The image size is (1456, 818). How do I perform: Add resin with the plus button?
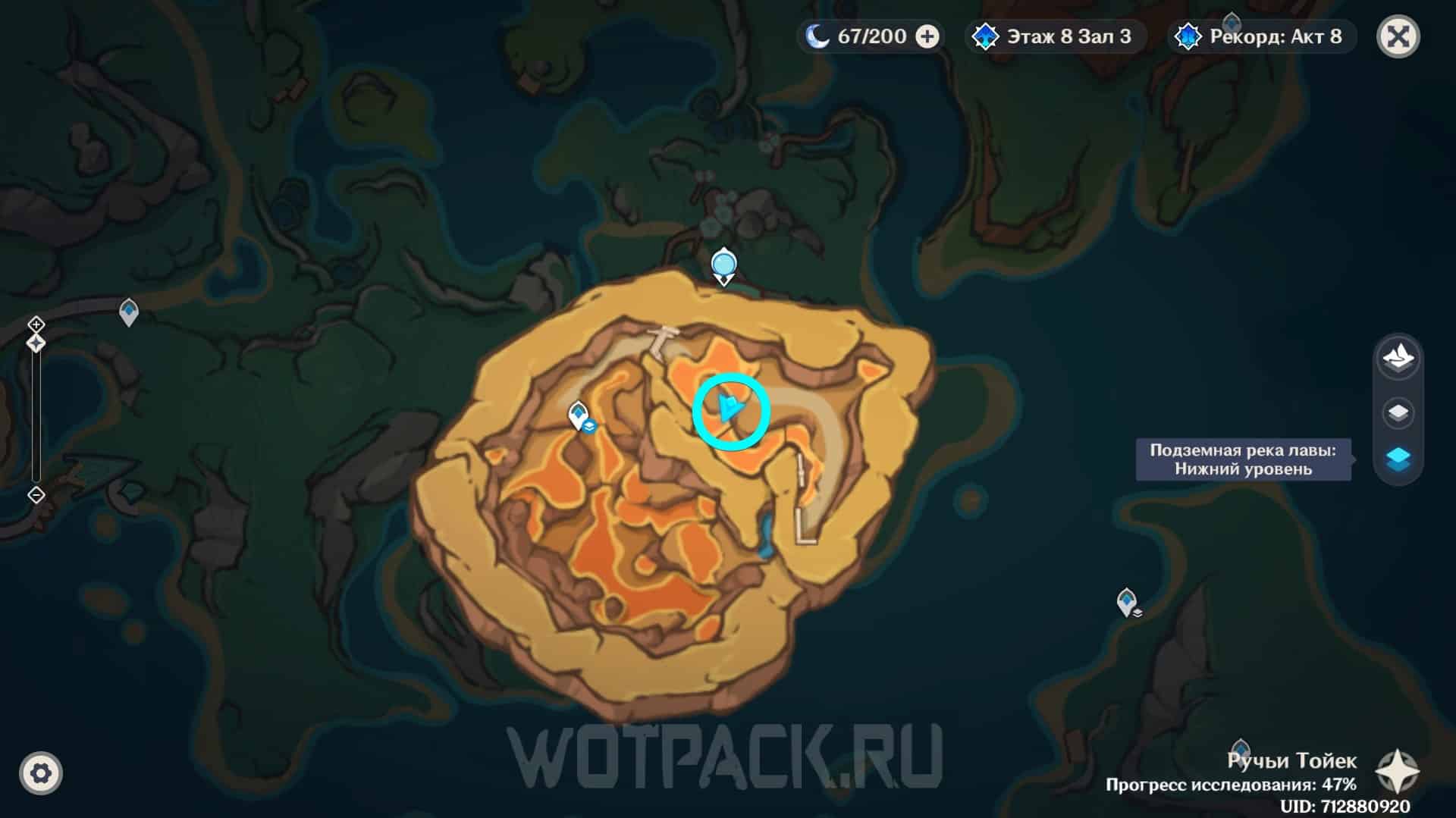[927, 36]
